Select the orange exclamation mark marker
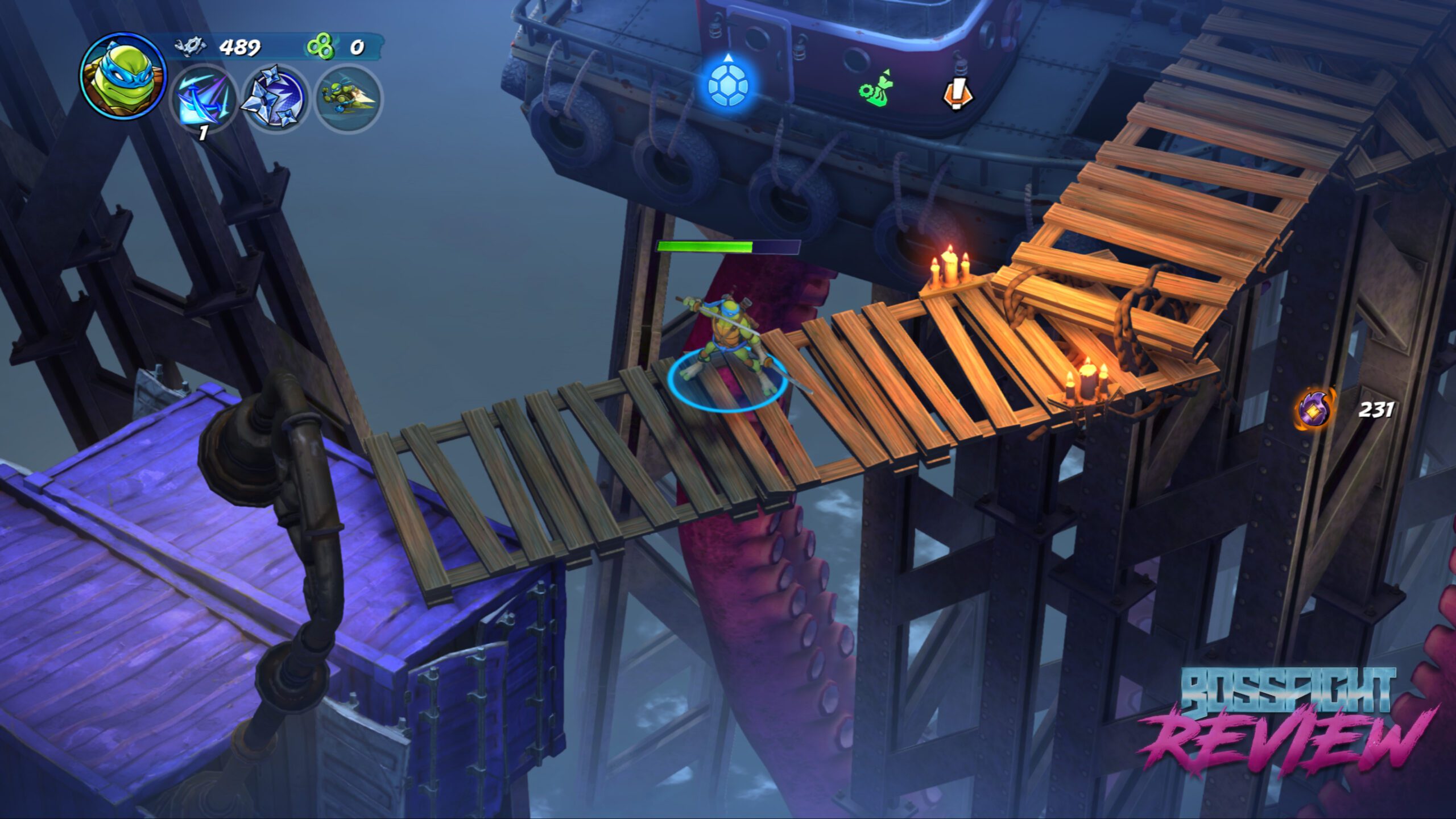 tap(958, 93)
